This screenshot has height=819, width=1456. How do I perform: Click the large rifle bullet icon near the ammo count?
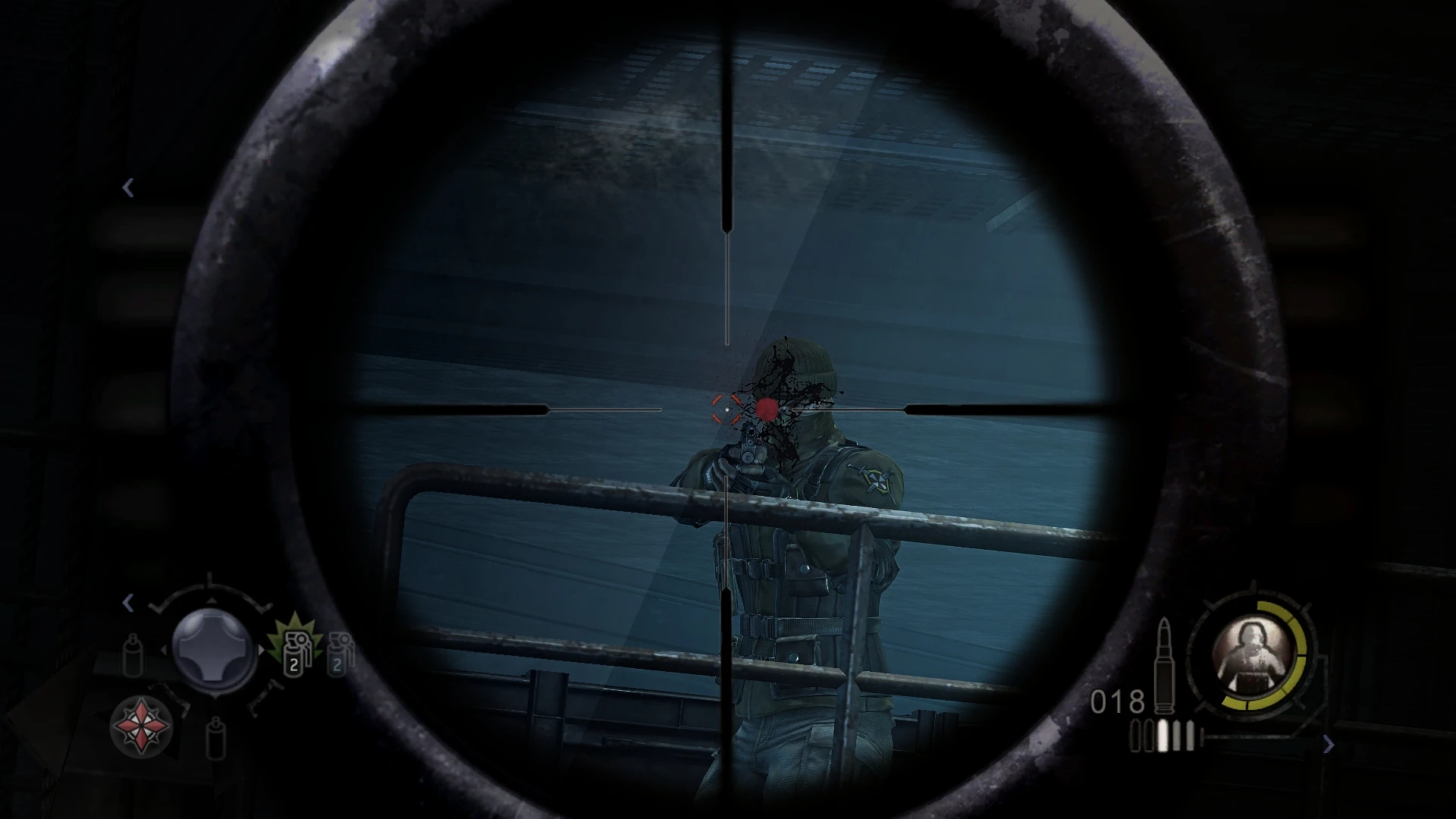coord(1163,666)
